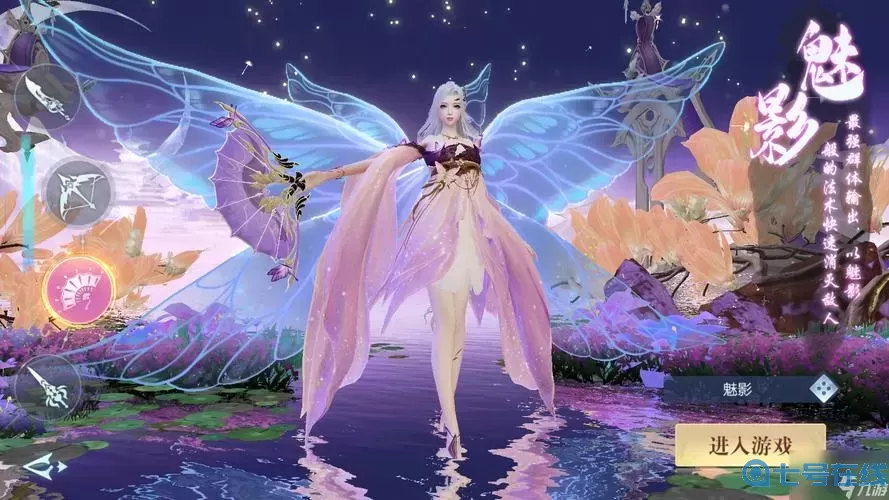Select the pink fan class icon

(79, 291)
